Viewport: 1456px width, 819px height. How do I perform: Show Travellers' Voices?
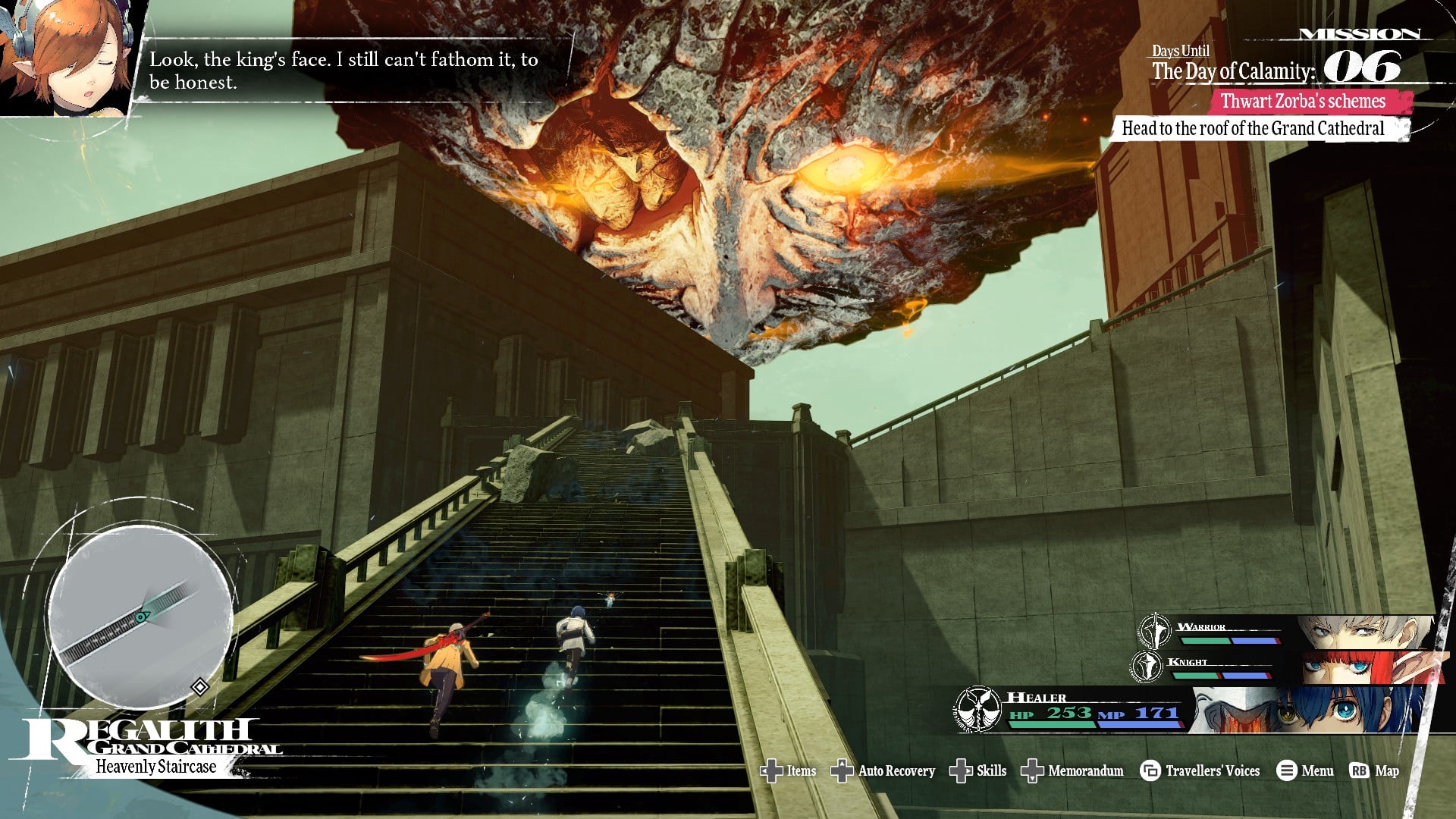tap(1200, 770)
